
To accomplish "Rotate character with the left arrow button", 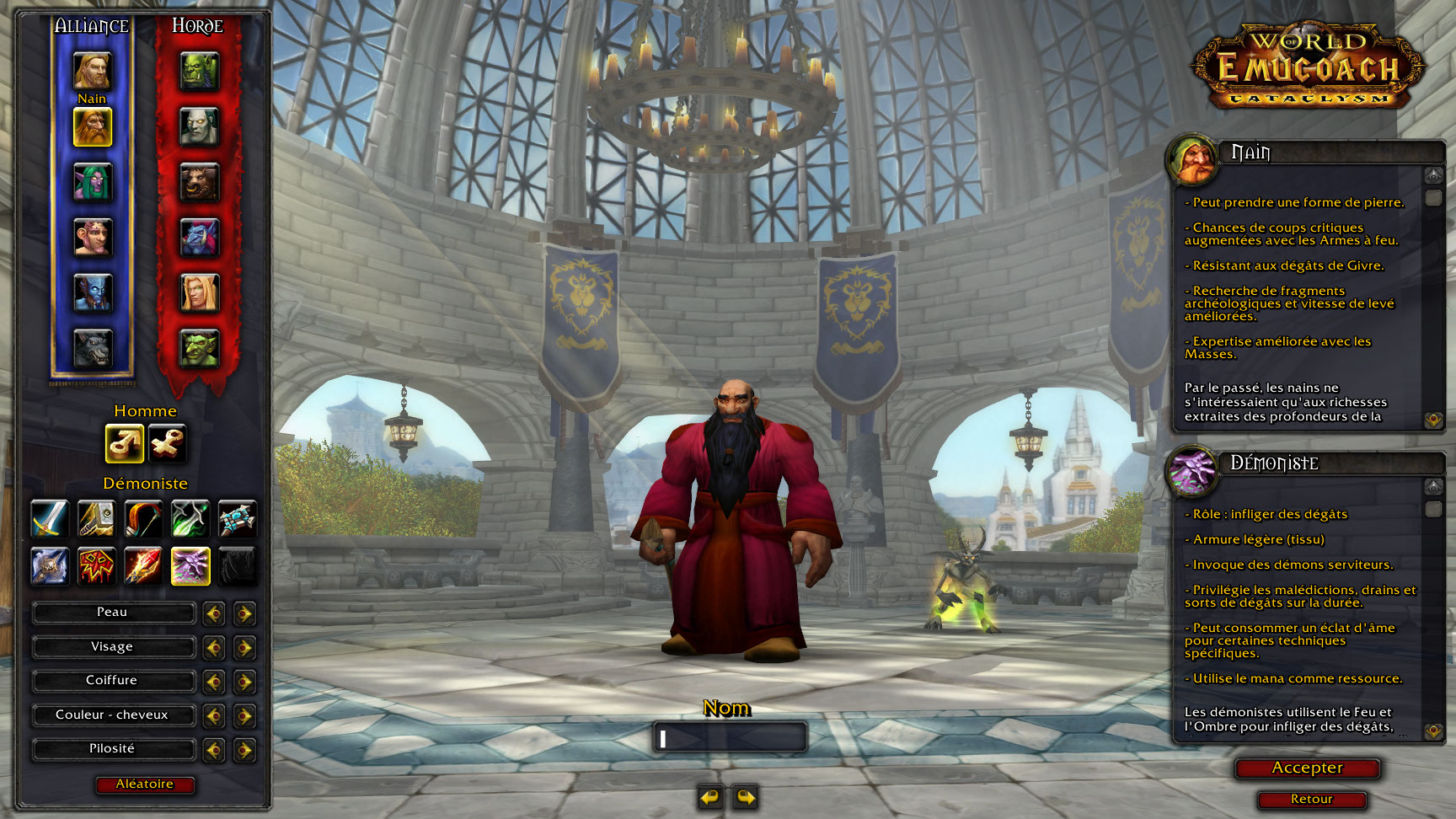I will (x=710, y=796).
